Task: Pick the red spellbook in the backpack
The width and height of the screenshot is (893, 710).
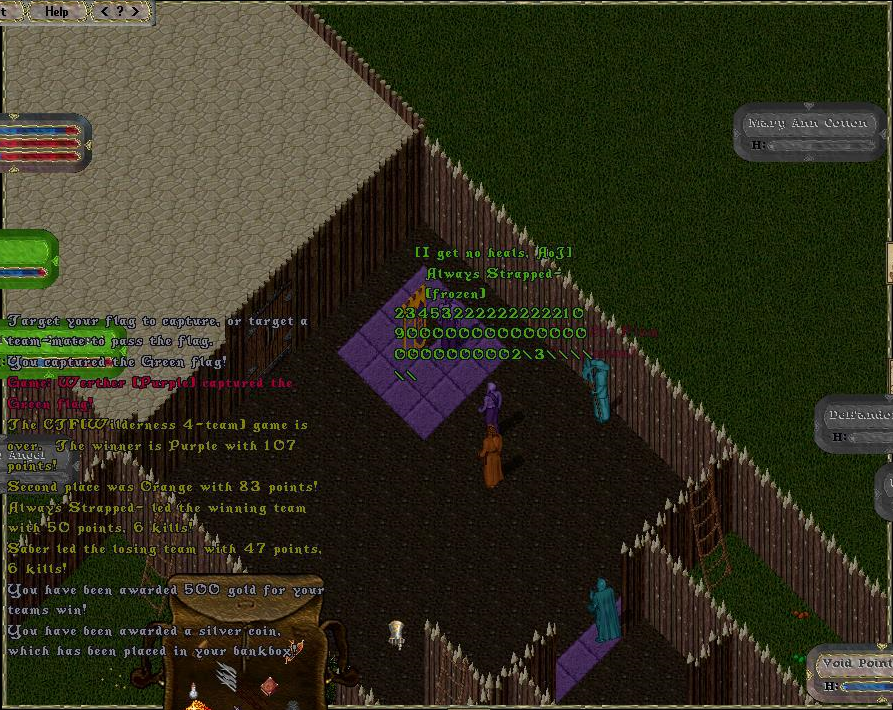Action: (268, 686)
